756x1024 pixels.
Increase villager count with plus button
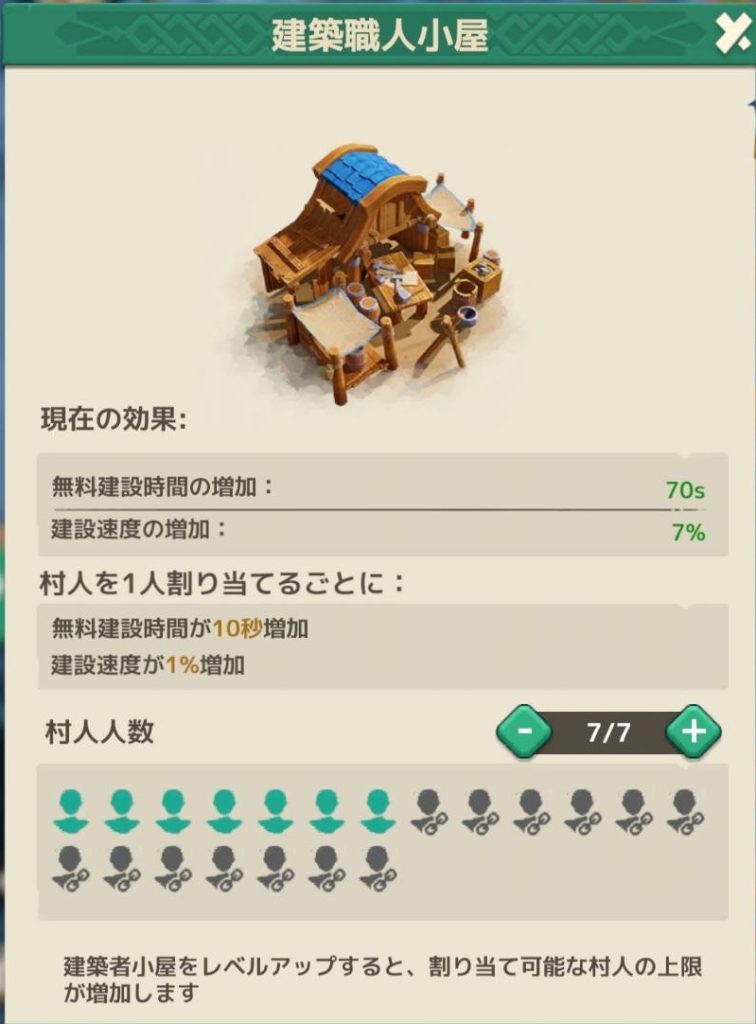692,732
